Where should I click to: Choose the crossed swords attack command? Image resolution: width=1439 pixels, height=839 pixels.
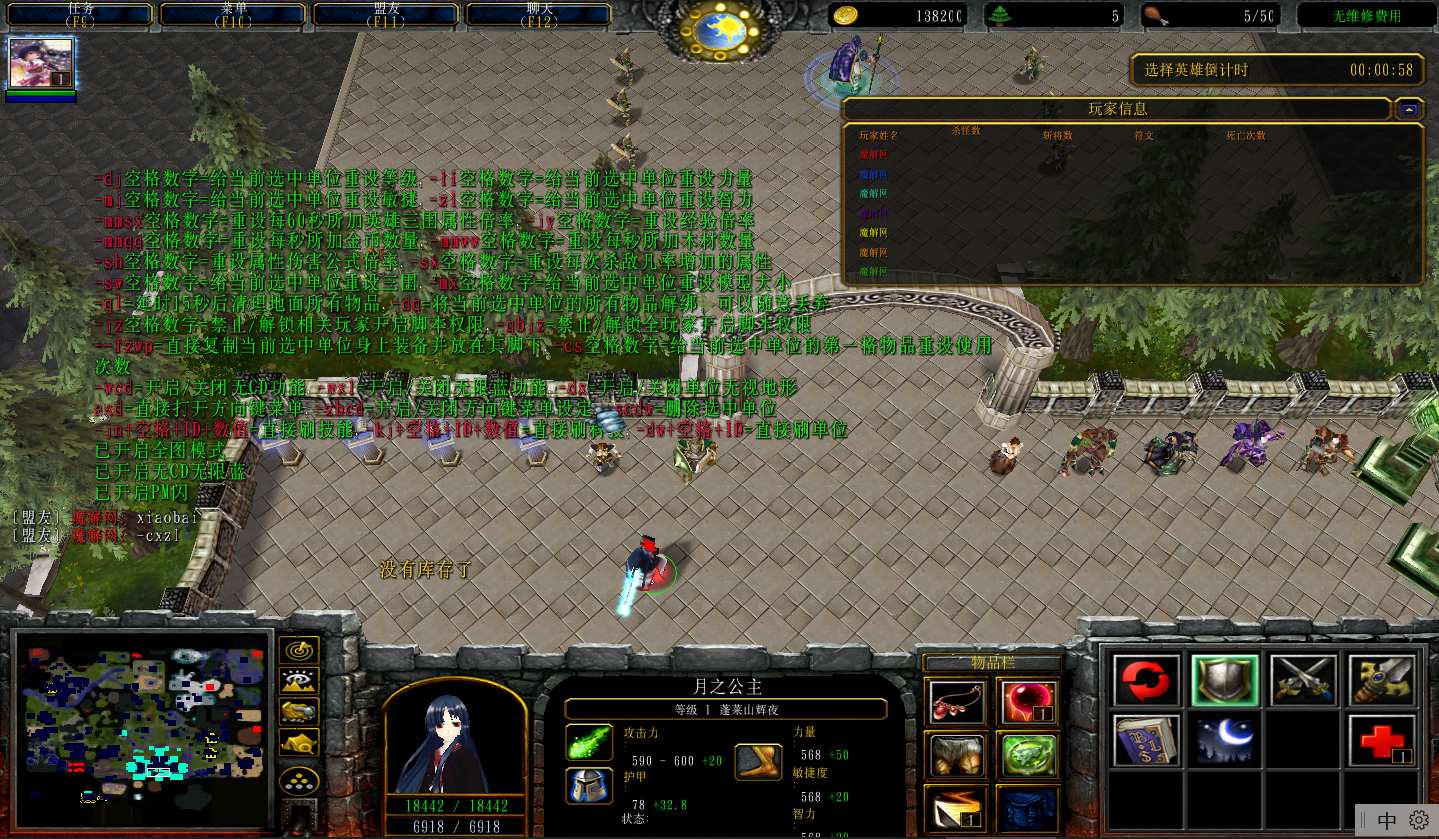point(1304,682)
